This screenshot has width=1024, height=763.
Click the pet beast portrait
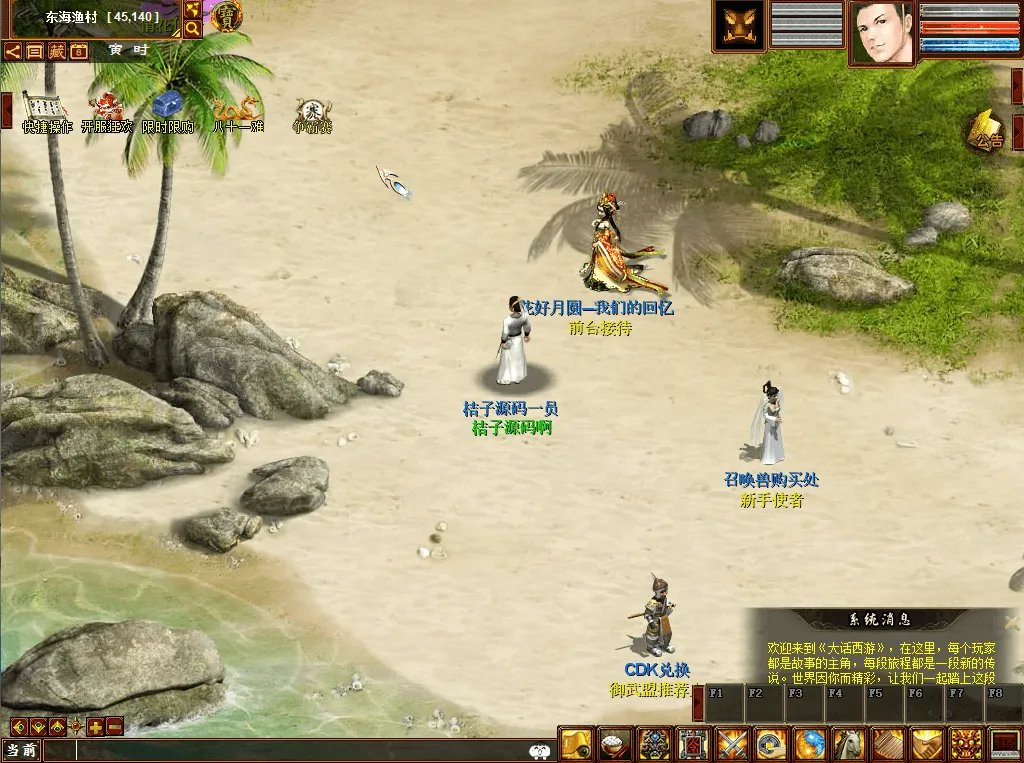738,27
